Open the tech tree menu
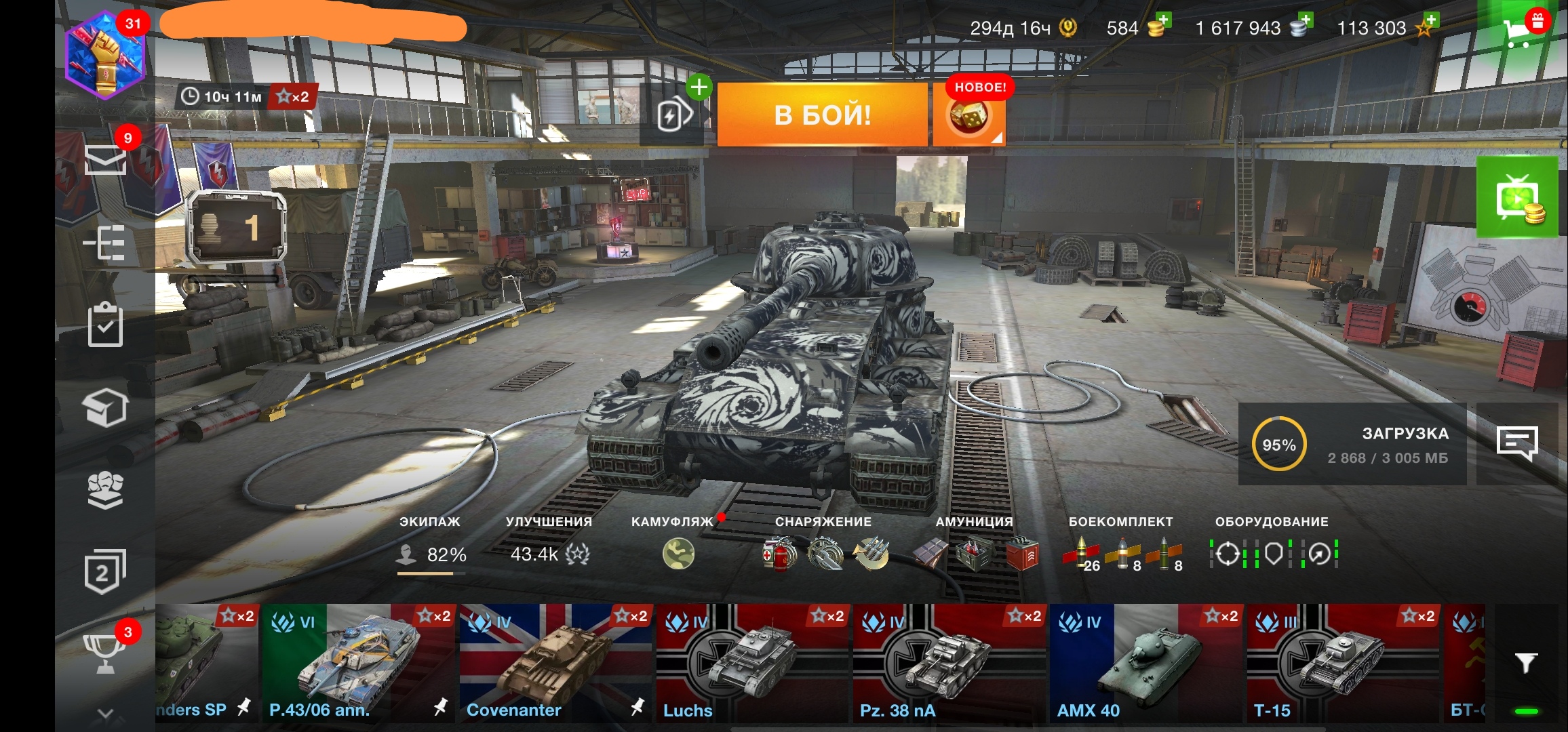Screen dimensions: 1568x732 point(105,243)
